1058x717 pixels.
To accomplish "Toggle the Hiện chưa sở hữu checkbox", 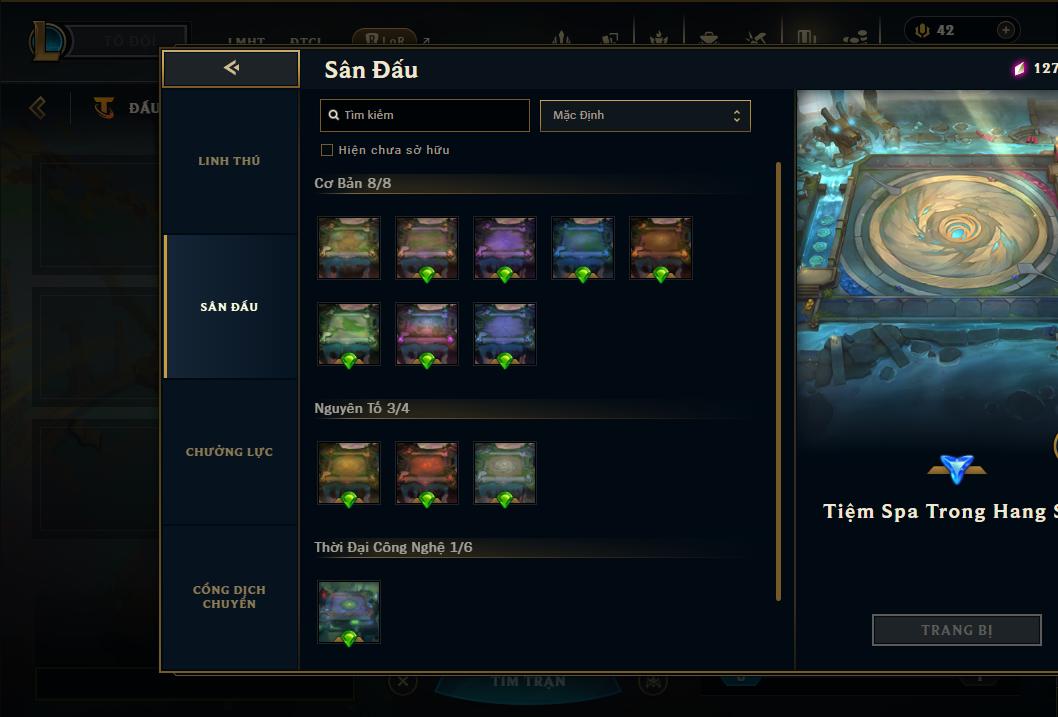I will click(327, 150).
